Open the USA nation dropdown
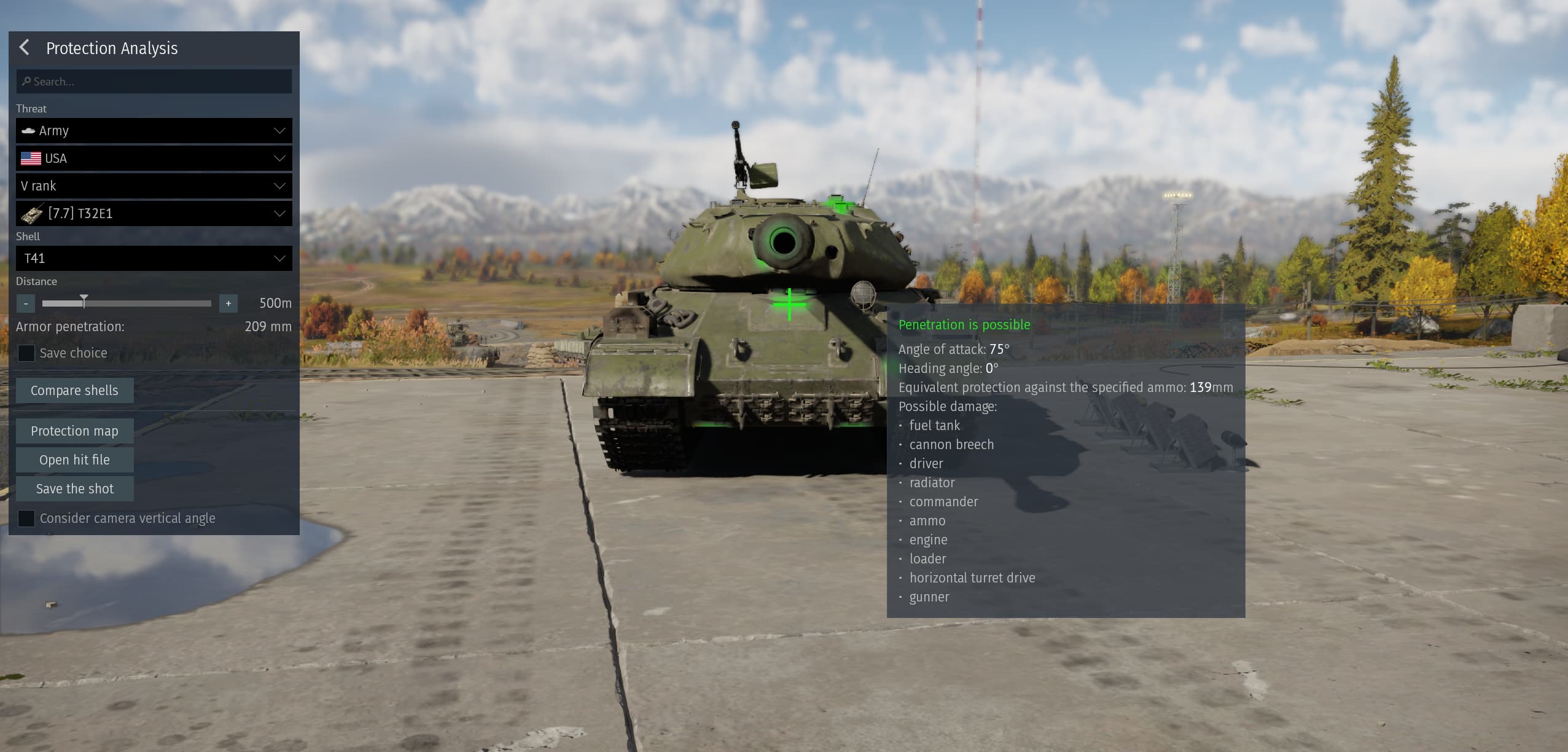 tap(154, 159)
